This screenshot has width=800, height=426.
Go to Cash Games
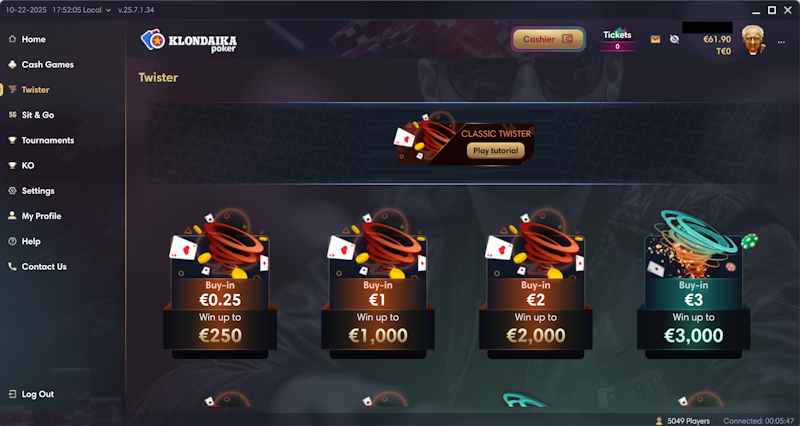47,64
